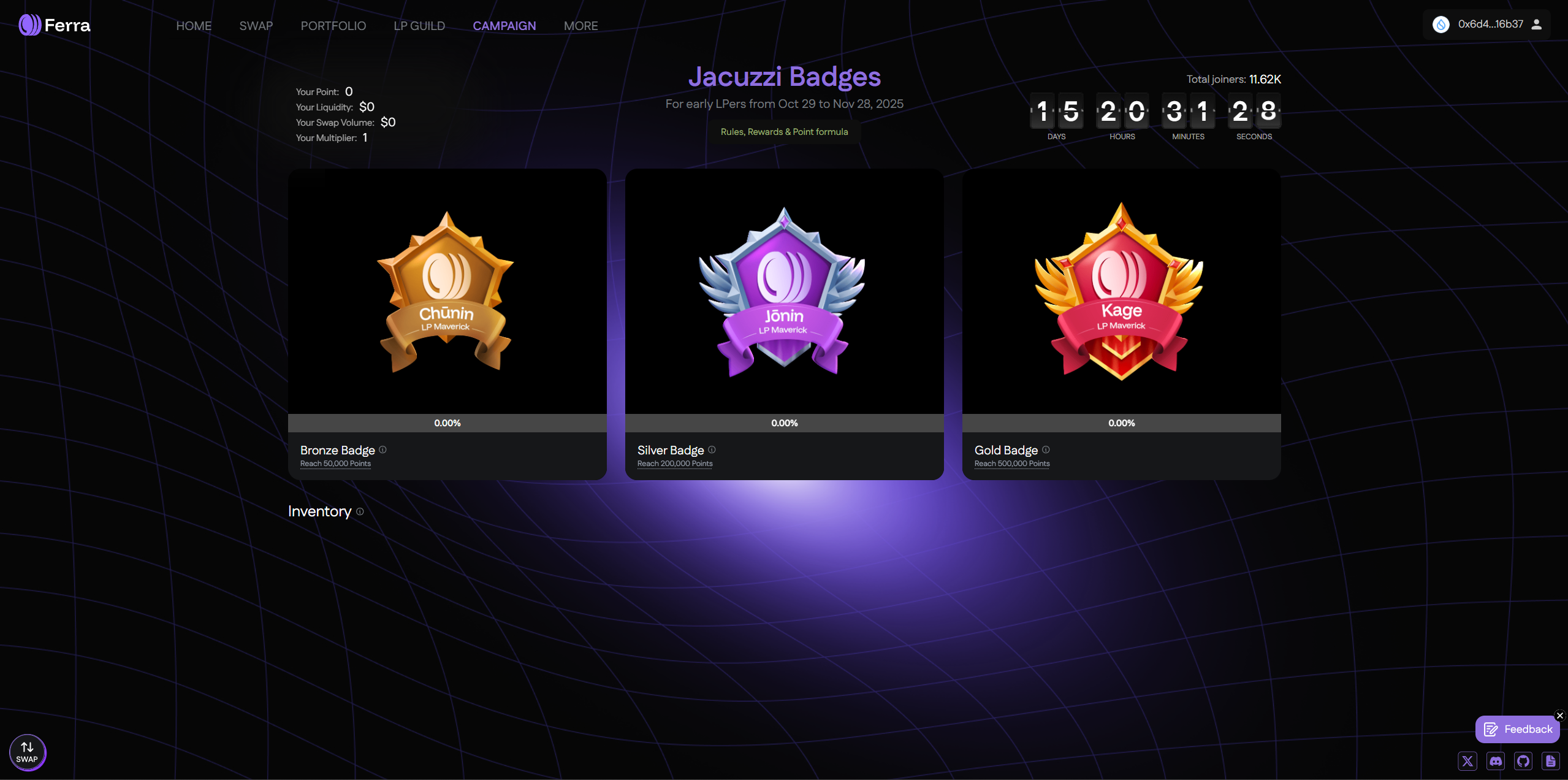This screenshot has width=1568, height=780.
Task: Select the Chūnin Bronze Badge card
Action: 447,292
